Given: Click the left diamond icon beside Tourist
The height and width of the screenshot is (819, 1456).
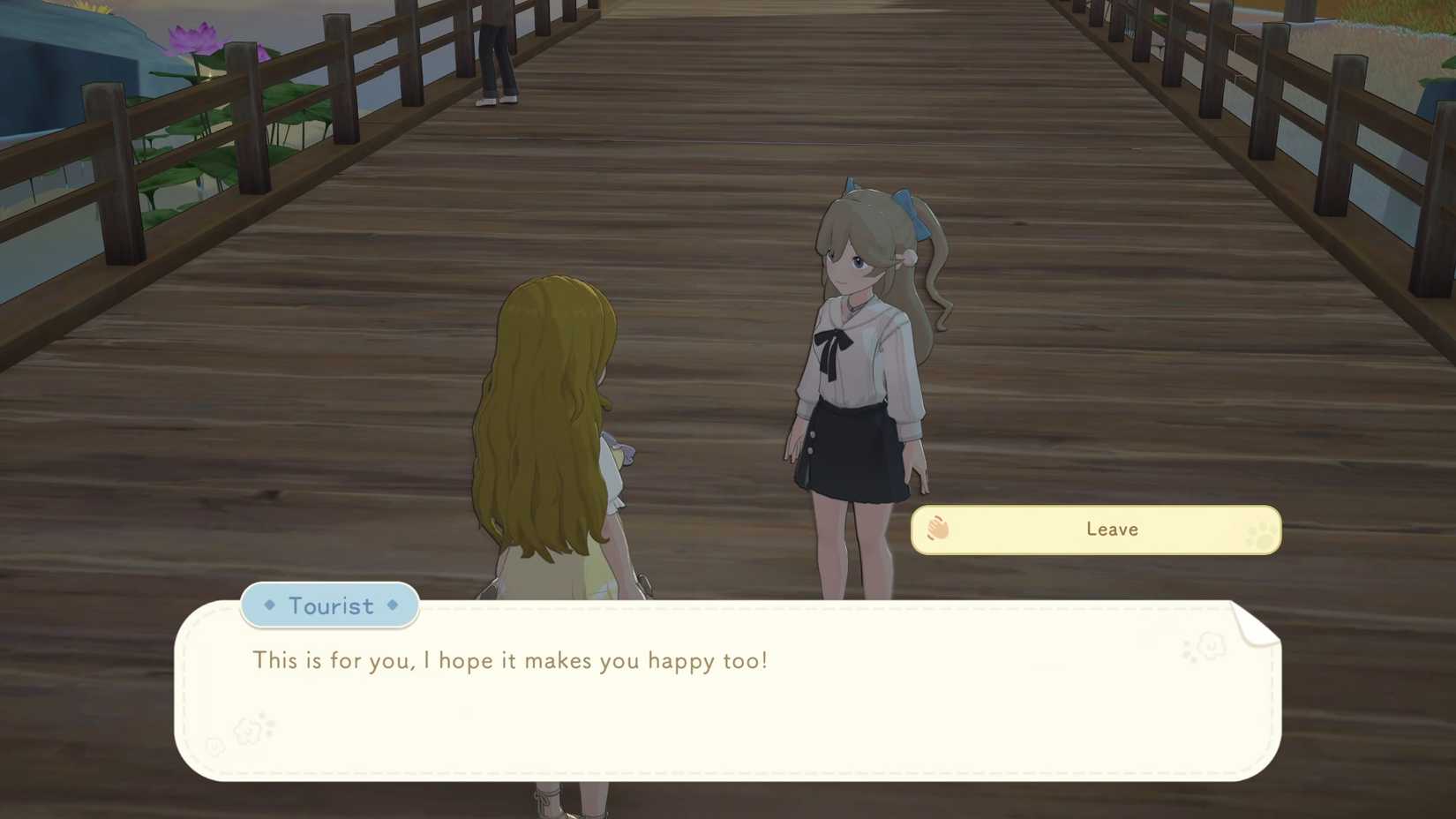Looking at the screenshot, I should tap(268, 605).
